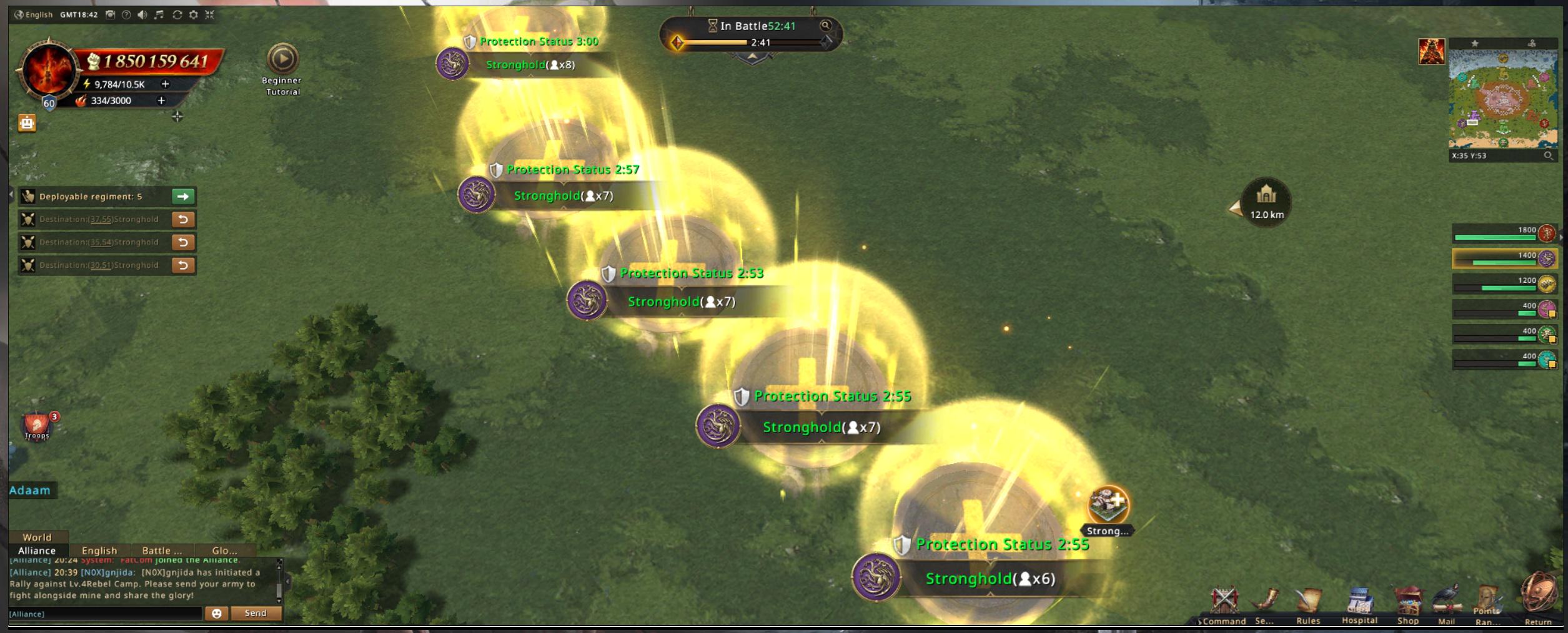Recall the regiment heading to 37,55 Stronghold
The width and height of the screenshot is (1568, 633).
(183, 220)
